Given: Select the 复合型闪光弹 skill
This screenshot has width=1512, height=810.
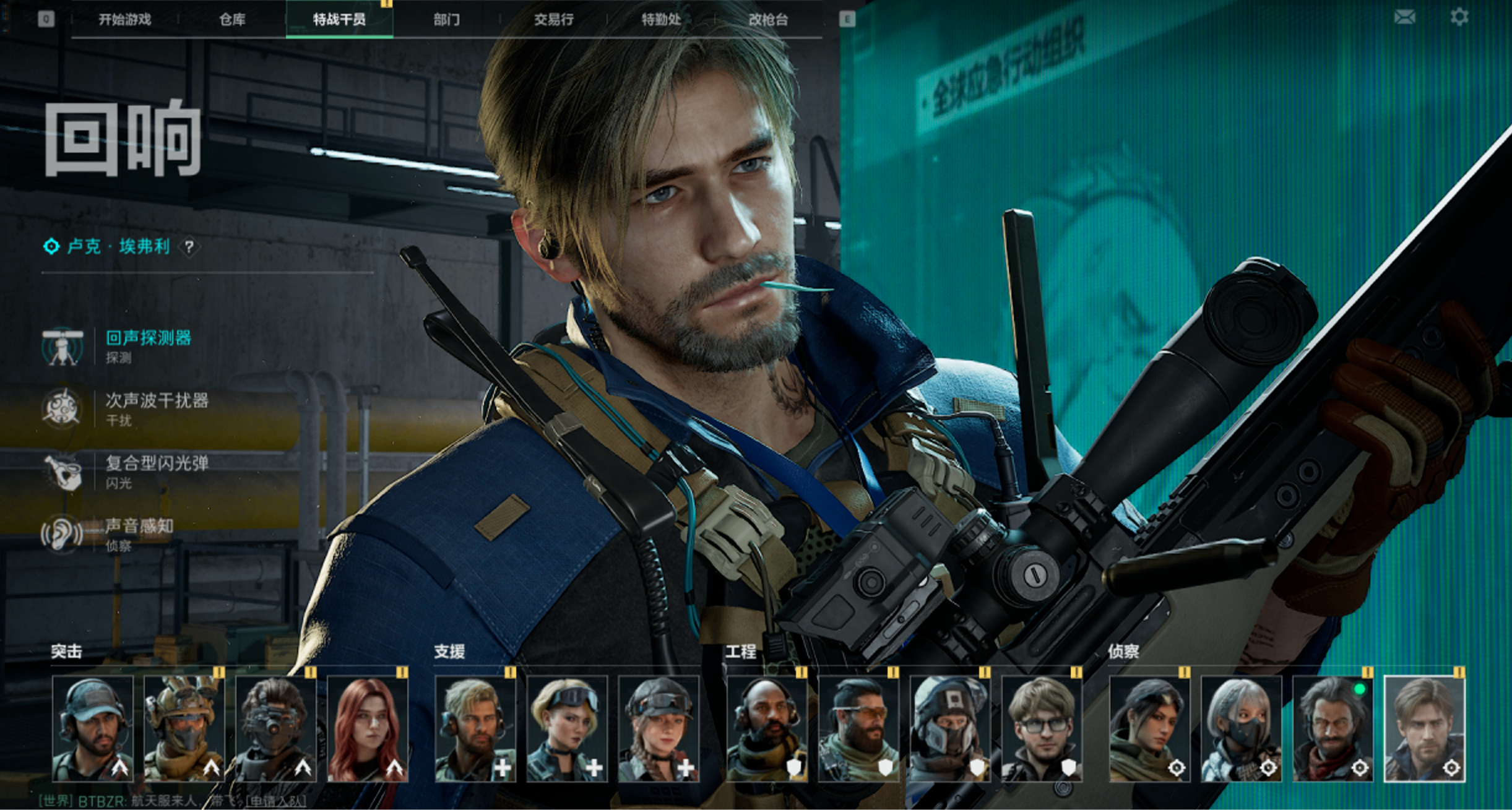Looking at the screenshot, I should point(157,463).
